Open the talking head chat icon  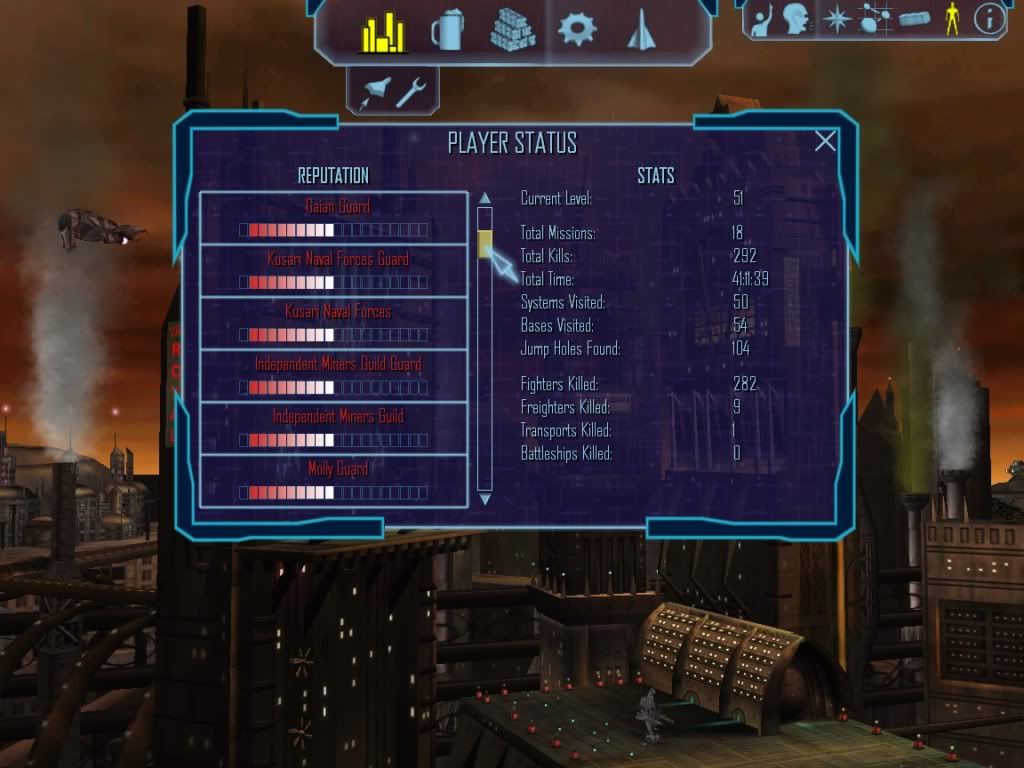tap(796, 19)
